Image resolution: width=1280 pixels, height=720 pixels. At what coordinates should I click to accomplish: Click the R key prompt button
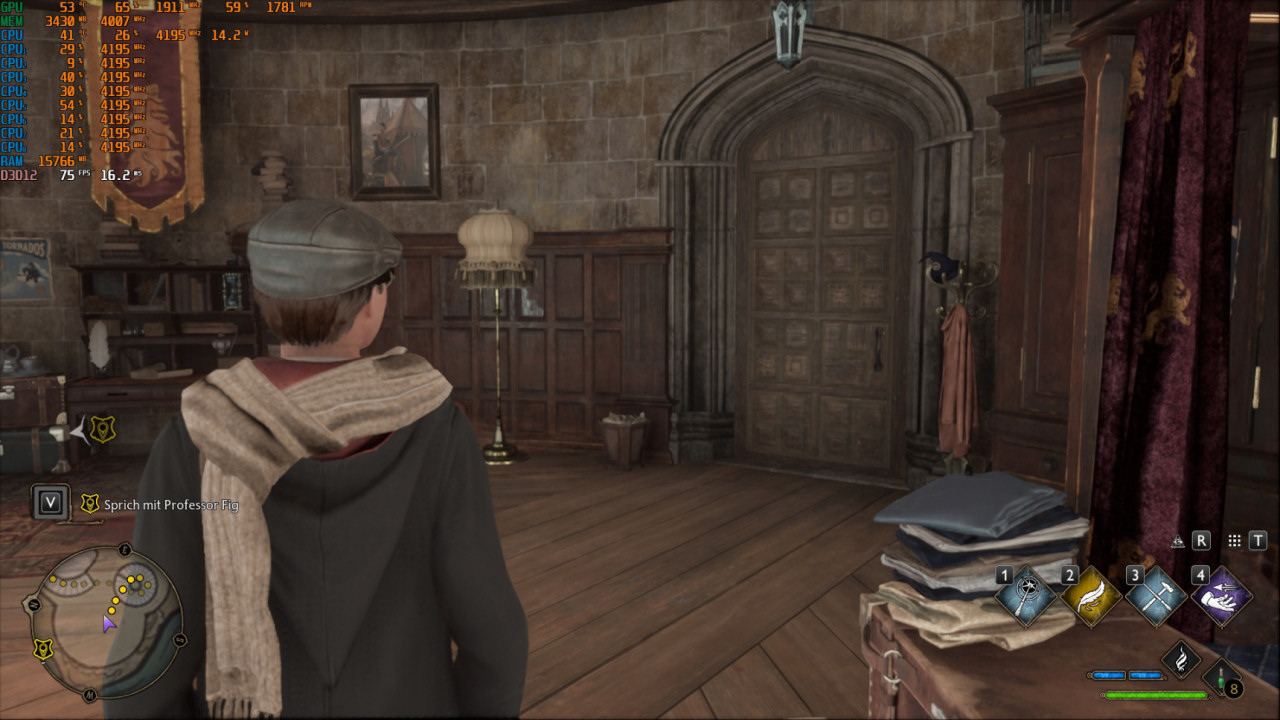pyautogui.click(x=1201, y=541)
